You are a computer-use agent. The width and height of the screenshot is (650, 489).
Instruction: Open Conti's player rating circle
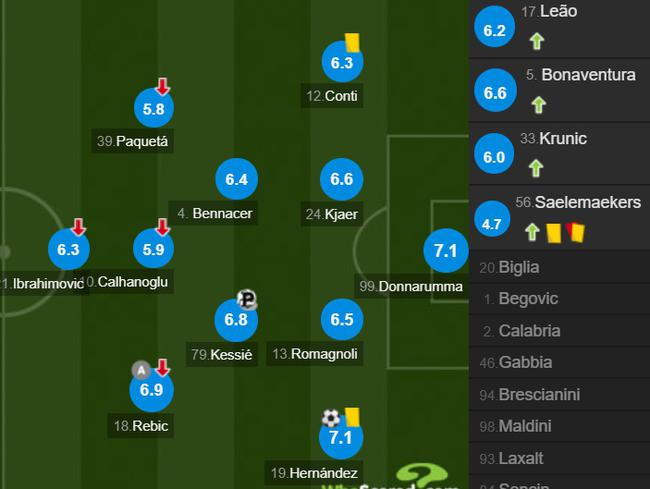pos(342,63)
